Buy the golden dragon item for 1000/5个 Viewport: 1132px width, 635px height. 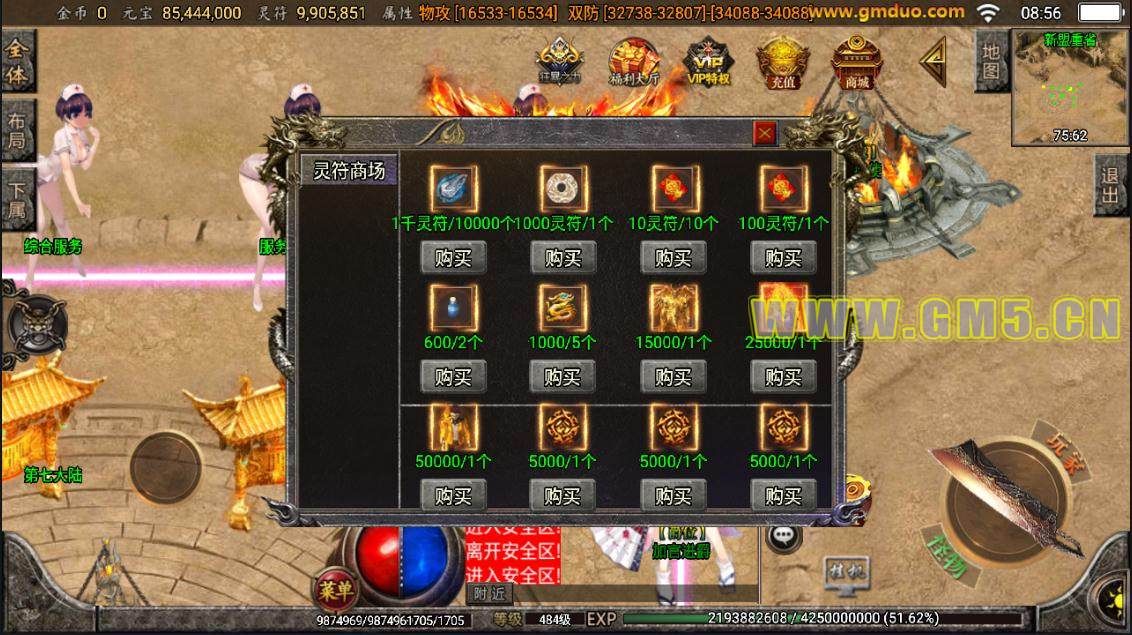(563, 377)
